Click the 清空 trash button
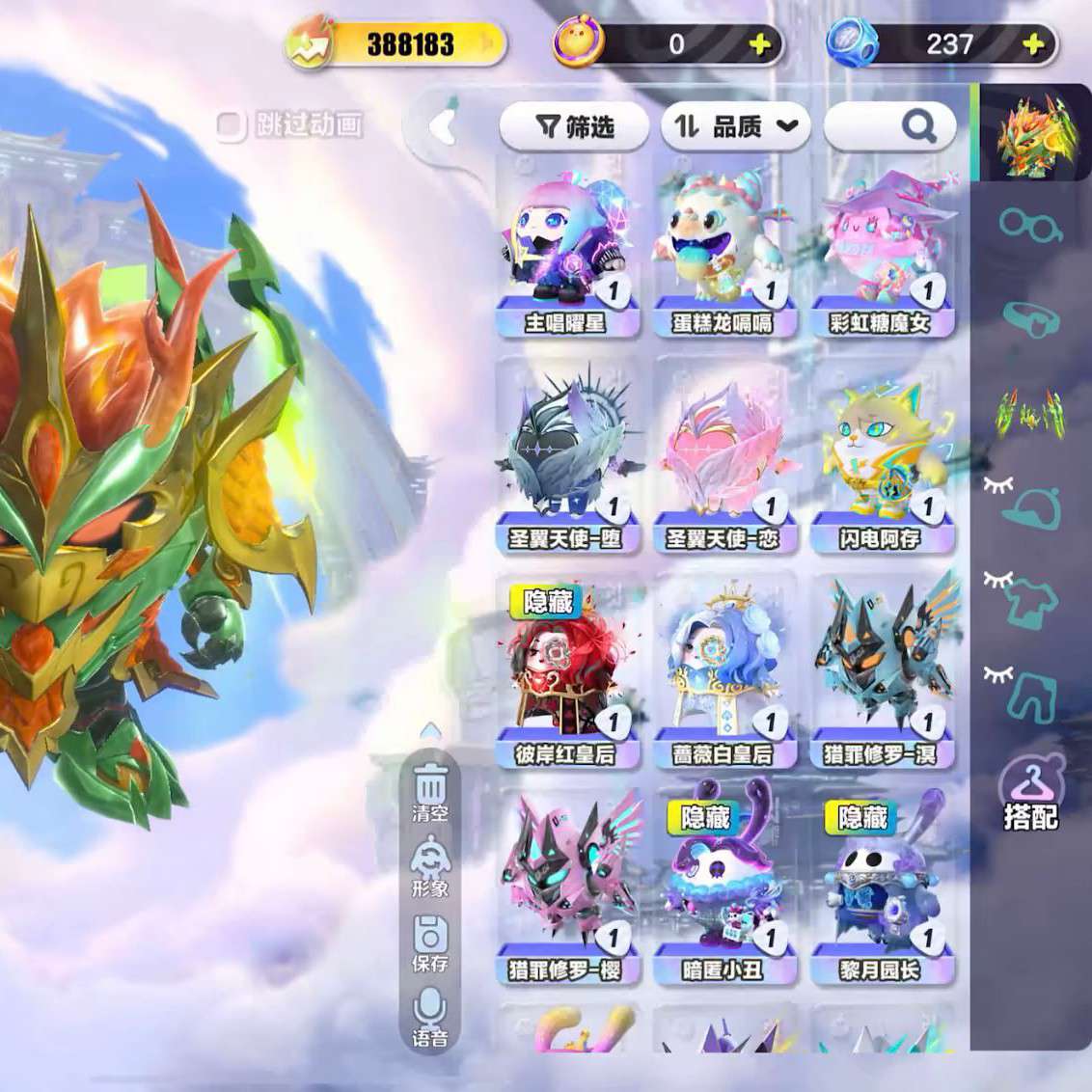The height and width of the screenshot is (1092, 1092). pyautogui.click(x=430, y=791)
